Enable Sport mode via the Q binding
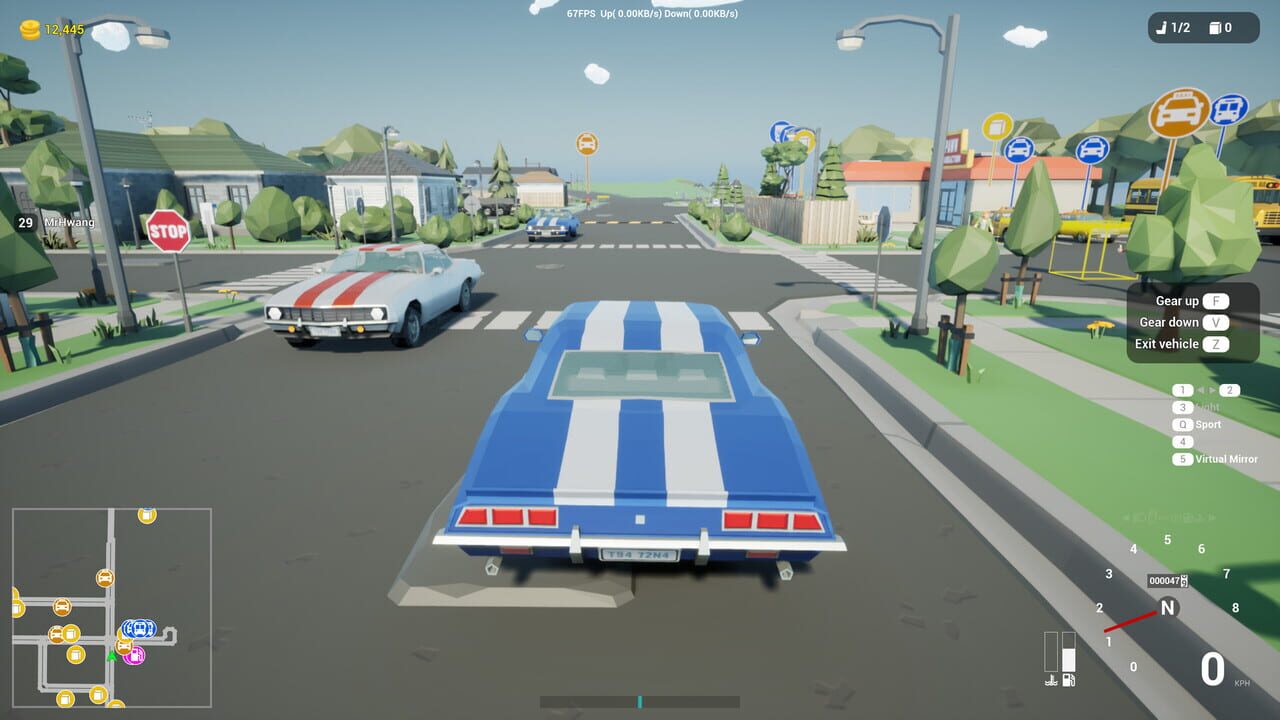1280x720 pixels. click(1183, 424)
